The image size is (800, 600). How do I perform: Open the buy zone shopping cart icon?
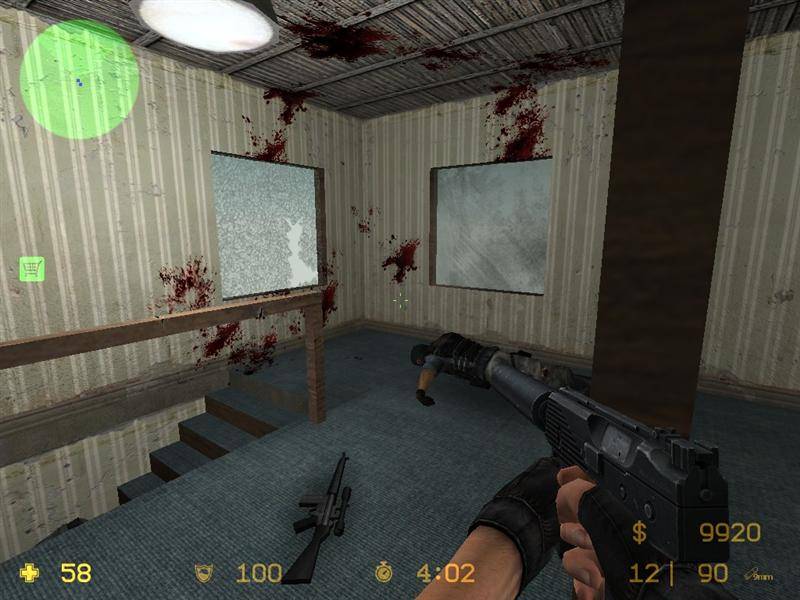click(32, 268)
